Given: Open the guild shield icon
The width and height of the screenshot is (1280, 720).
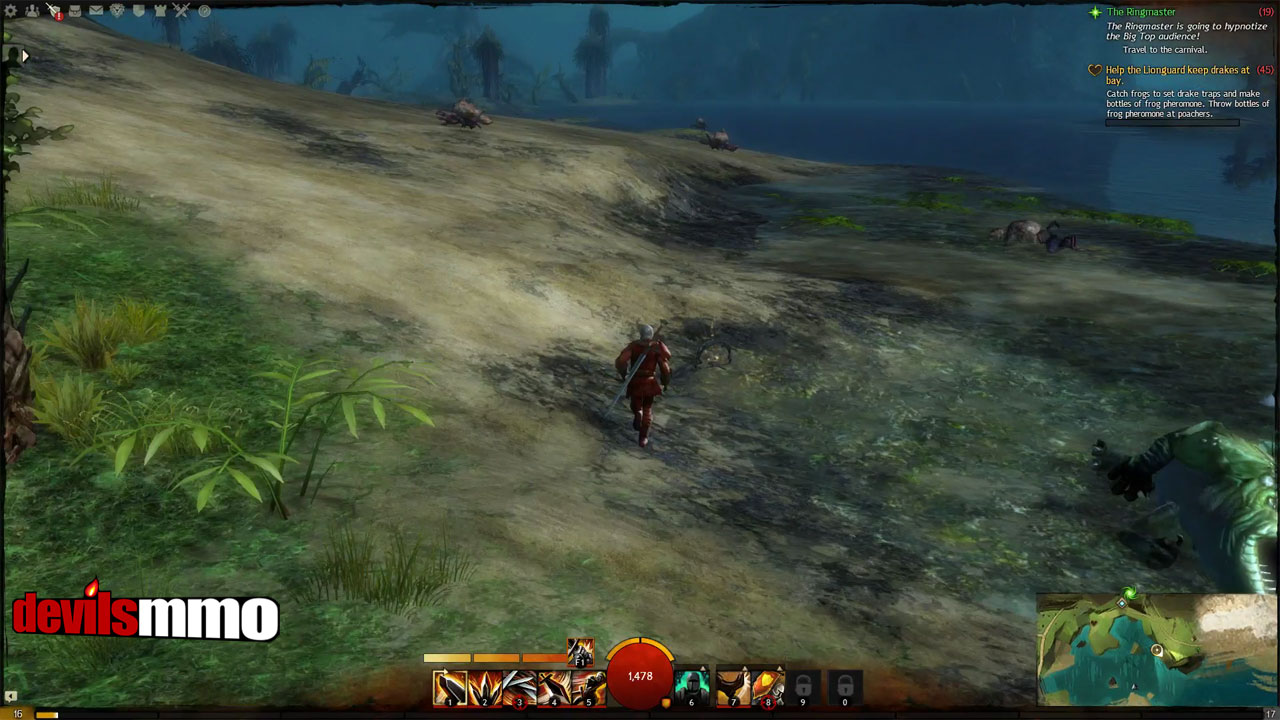Looking at the screenshot, I should (138, 11).
